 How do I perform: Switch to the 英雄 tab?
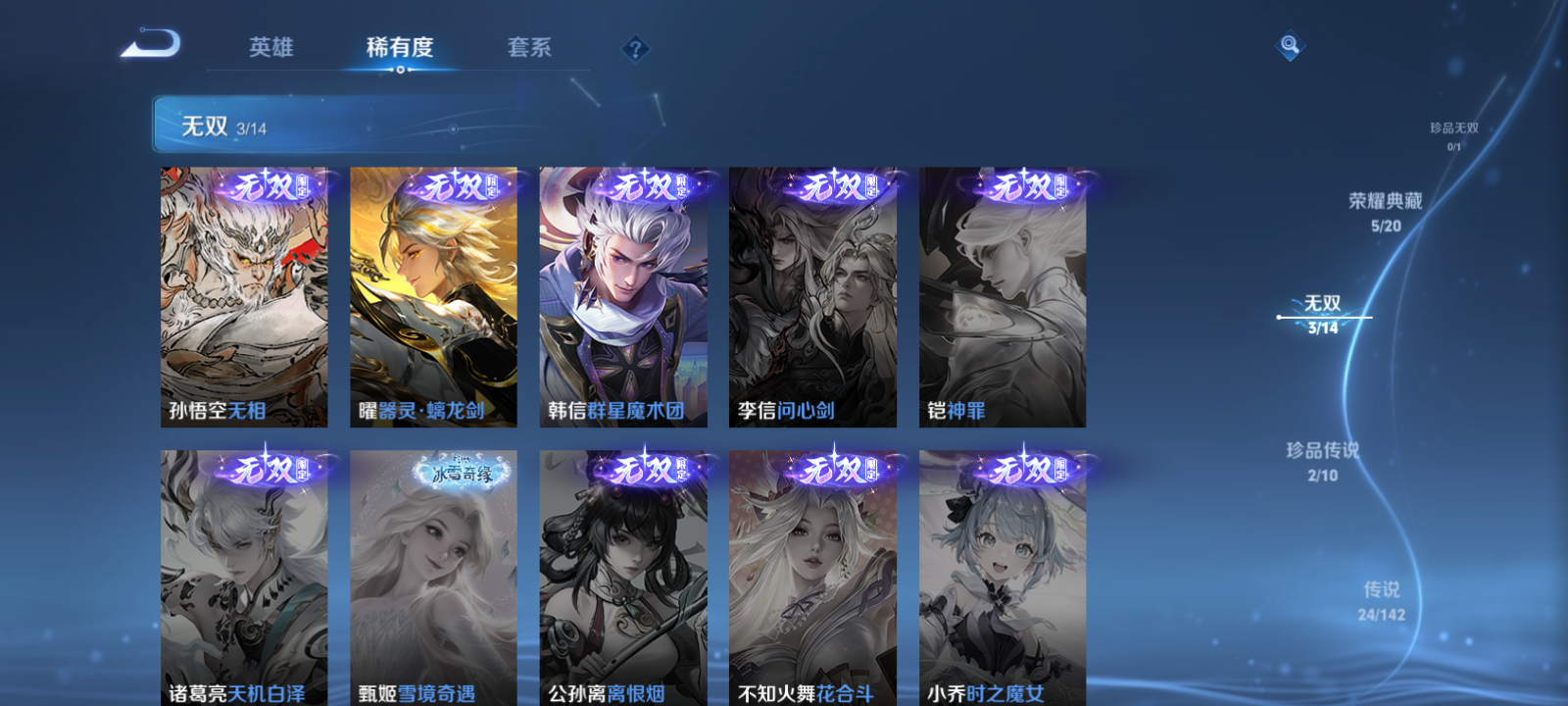[x=272, y=47]
